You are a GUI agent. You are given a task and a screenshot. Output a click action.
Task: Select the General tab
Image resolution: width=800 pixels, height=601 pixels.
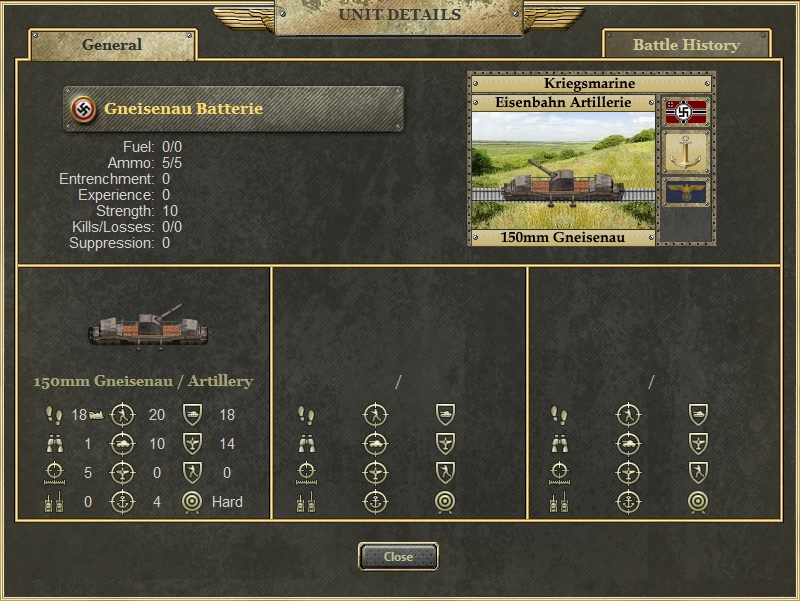tap(112, 45)
